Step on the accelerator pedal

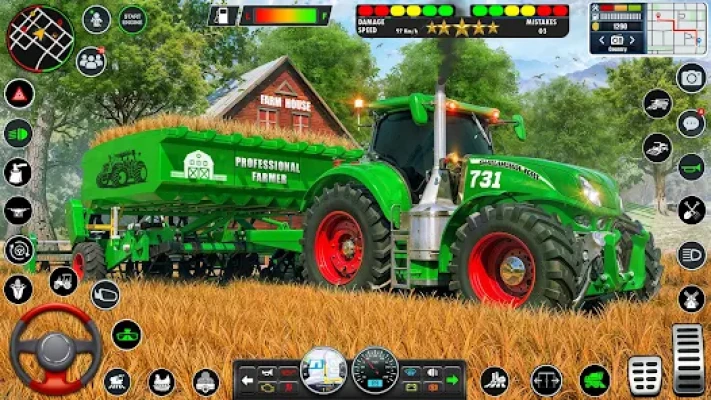[x=688, y=359]
